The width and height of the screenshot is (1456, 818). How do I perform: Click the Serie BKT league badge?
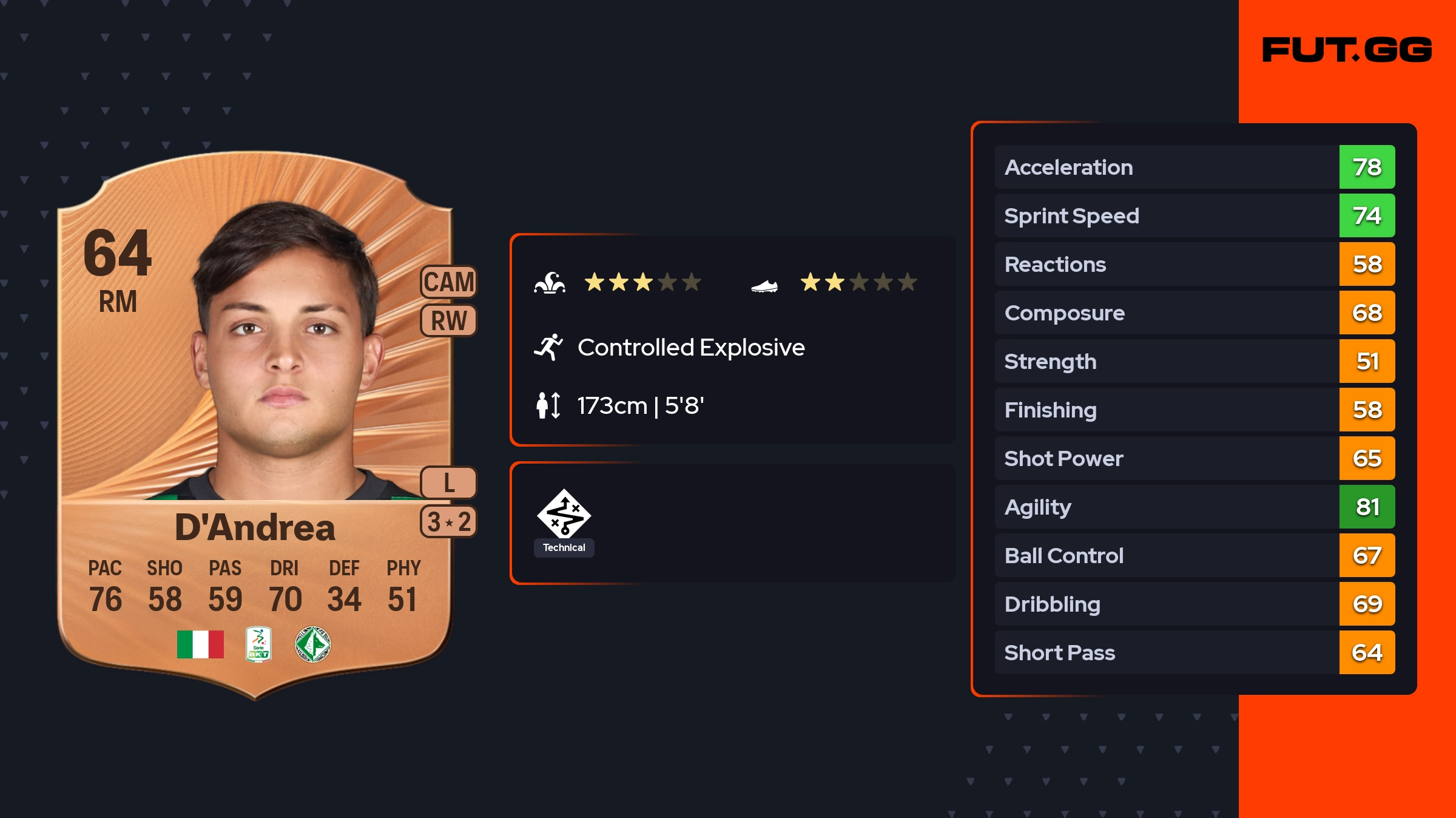258,644
